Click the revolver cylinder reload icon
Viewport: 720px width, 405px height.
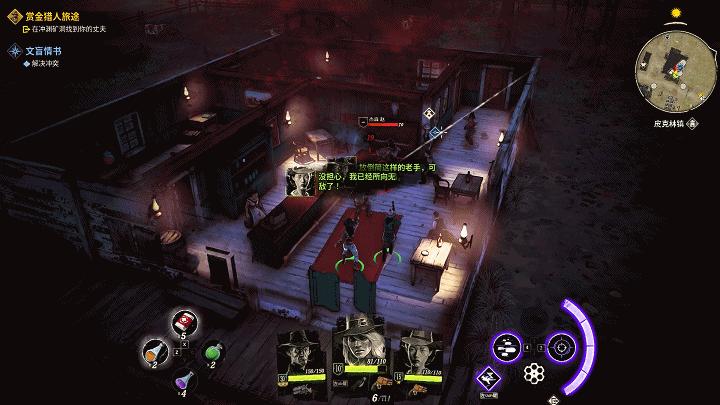pos(534,375)
